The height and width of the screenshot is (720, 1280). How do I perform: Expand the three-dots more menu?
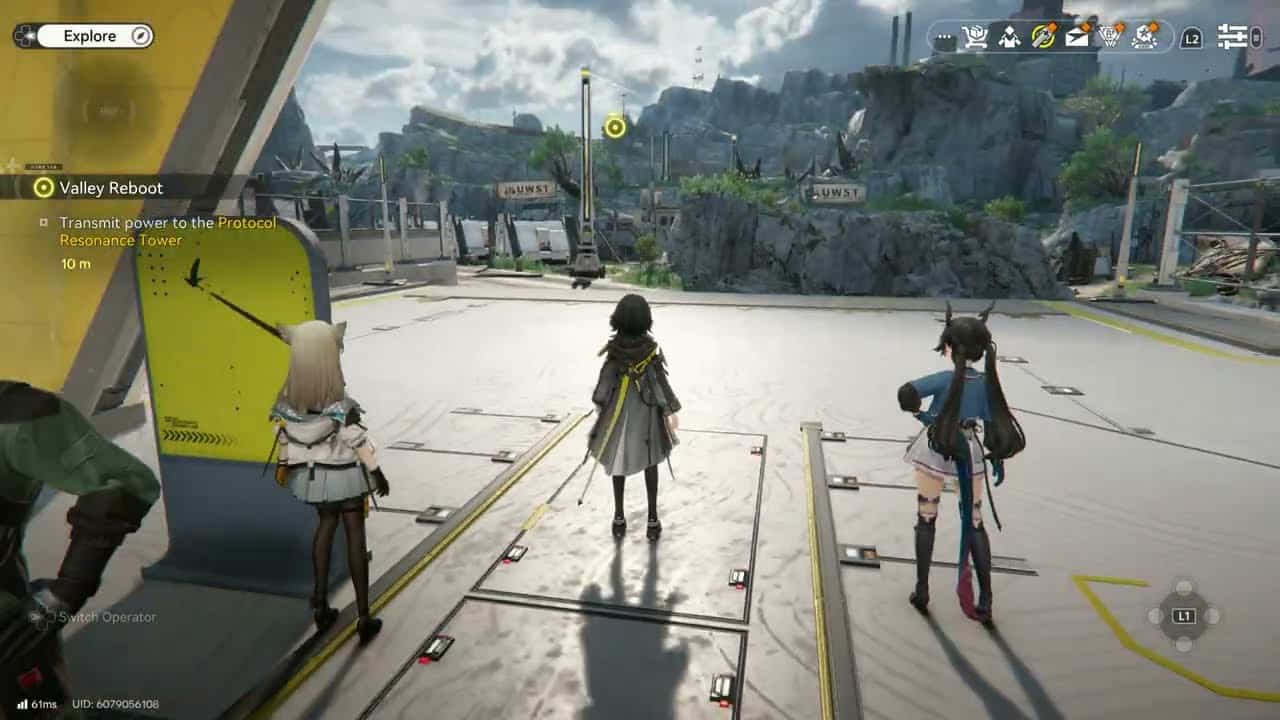[x=944, y=38]
